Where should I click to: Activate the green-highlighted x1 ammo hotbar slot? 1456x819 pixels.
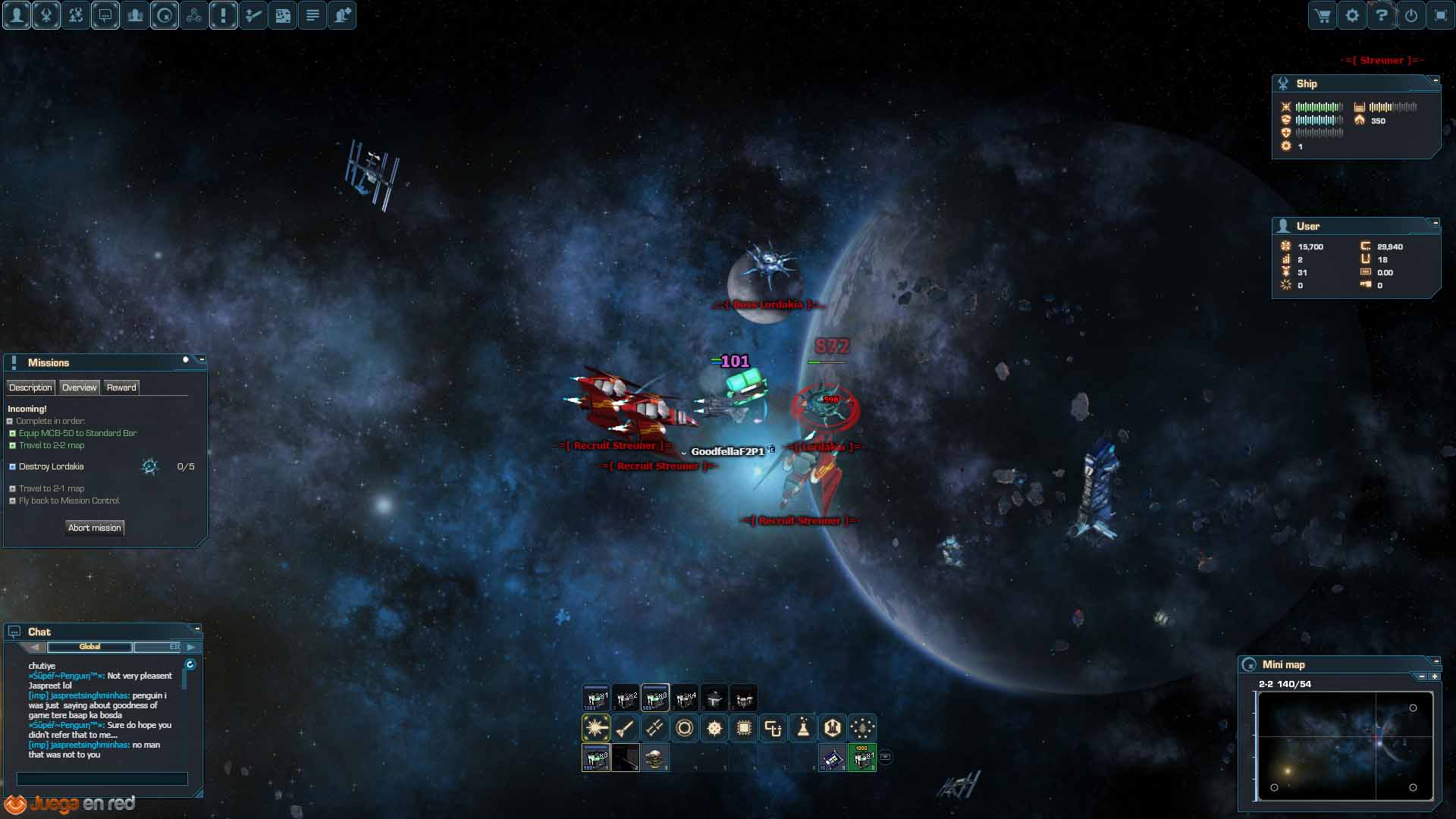click(x=862, y=758)
